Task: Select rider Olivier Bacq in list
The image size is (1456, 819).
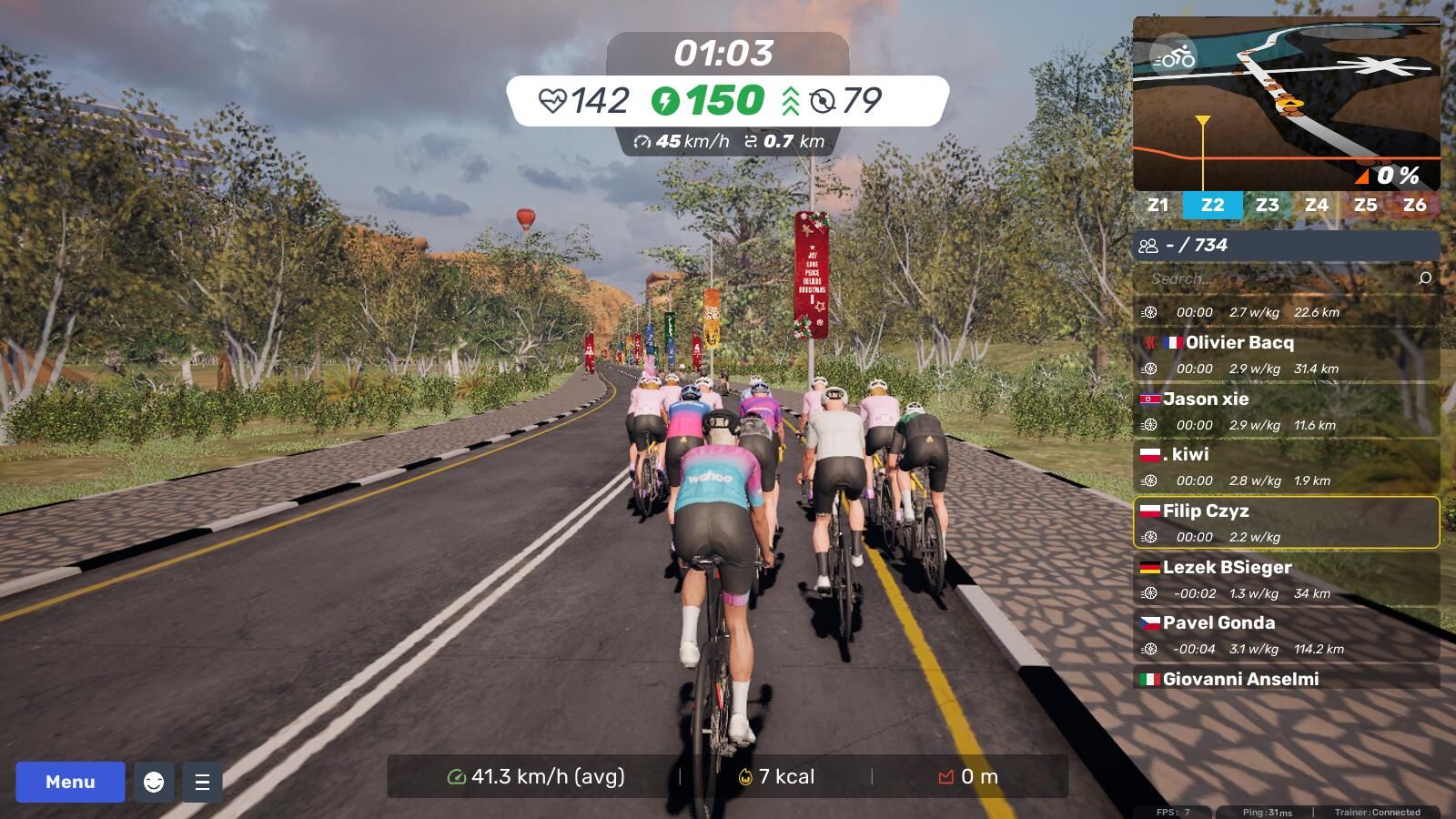Action: click(x=1287, y=354)
